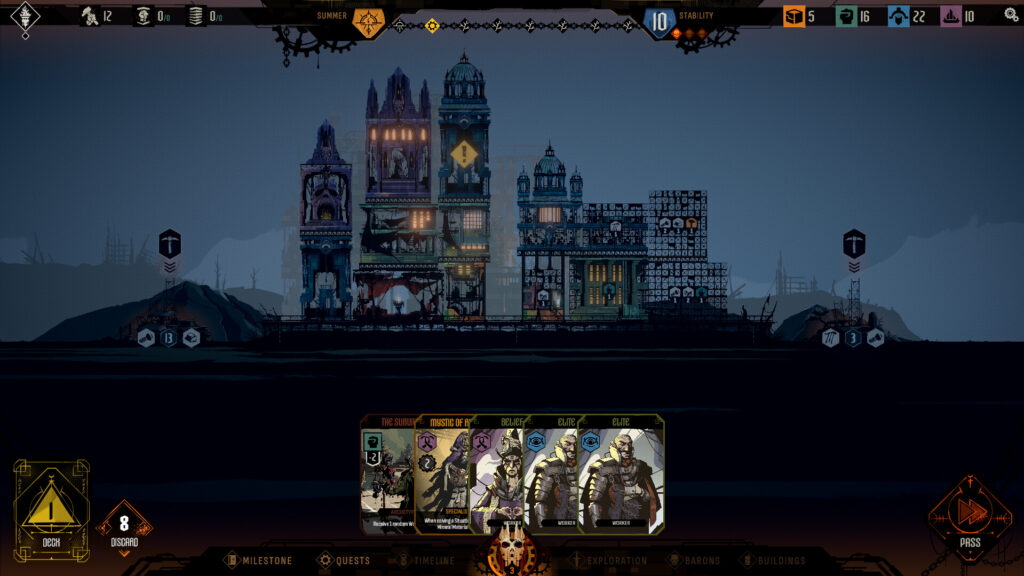Click the Pass turn button
The height and width of the screenshot is (576, 1024).
pos(970,515)
